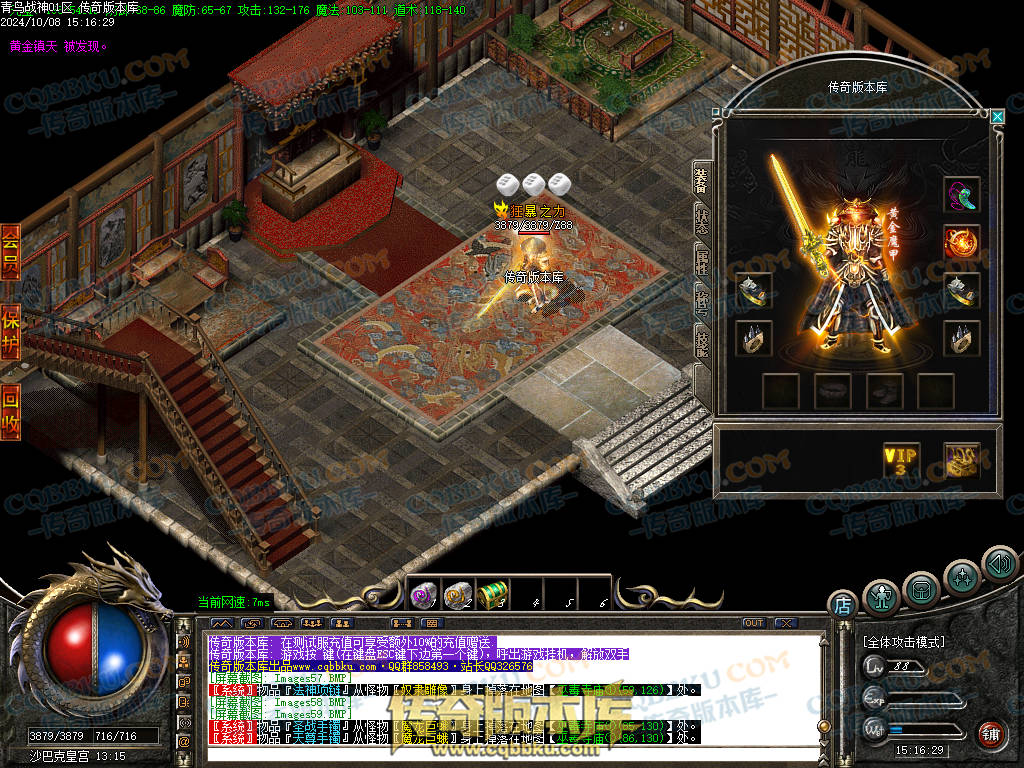Open the red 铺 stall button

tap(991, 734)
